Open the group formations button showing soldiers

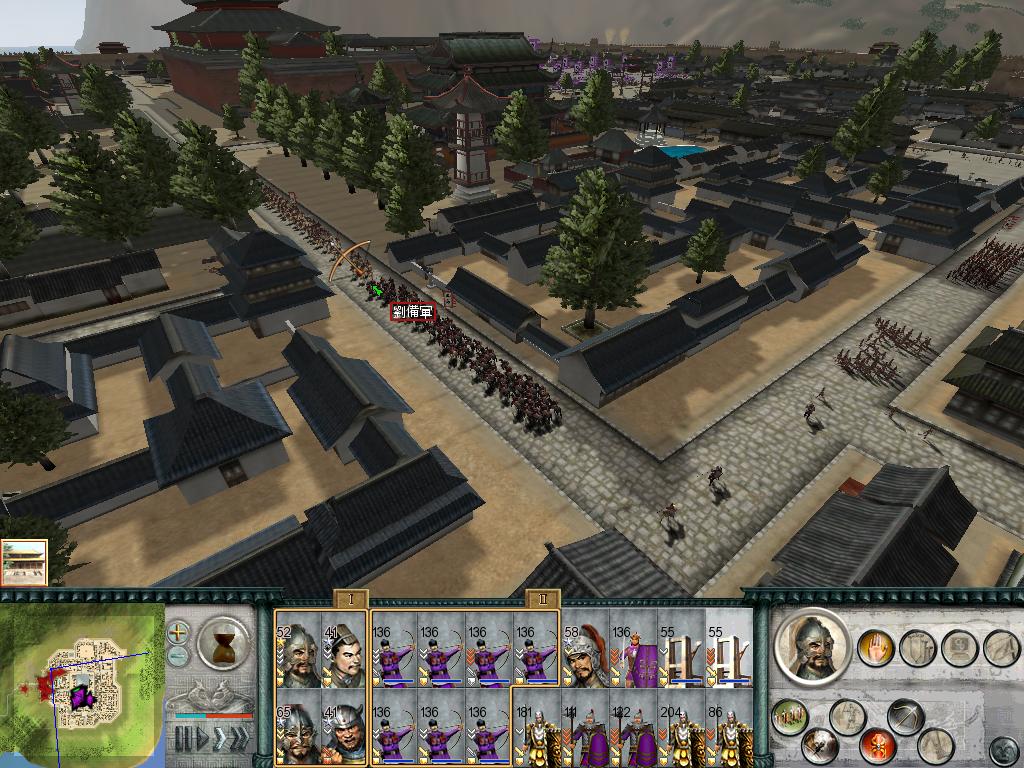790,716
